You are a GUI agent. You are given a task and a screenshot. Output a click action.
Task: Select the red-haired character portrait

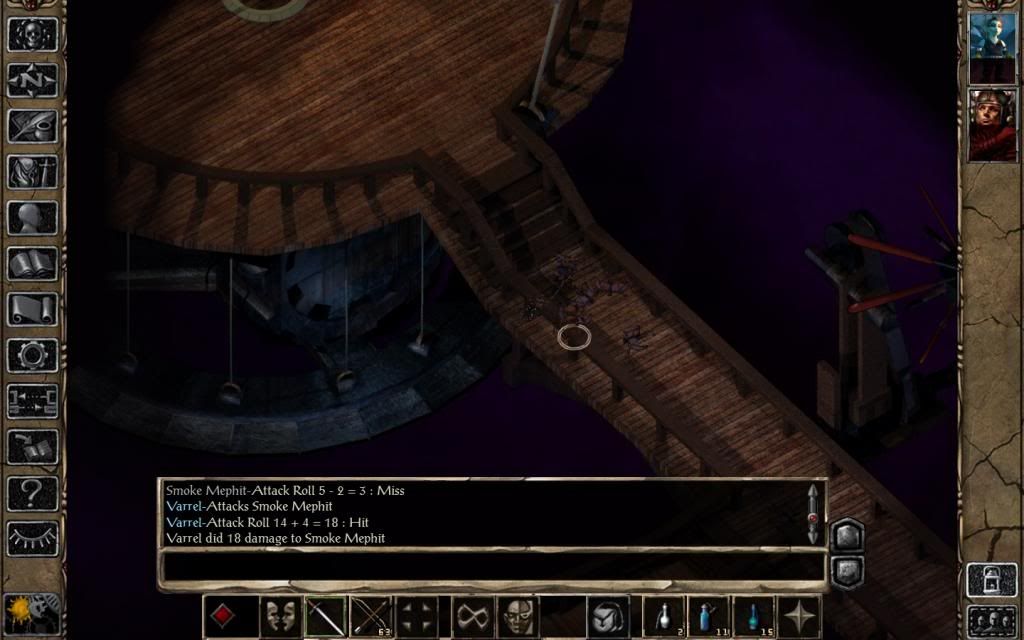(x=992, y=125)
